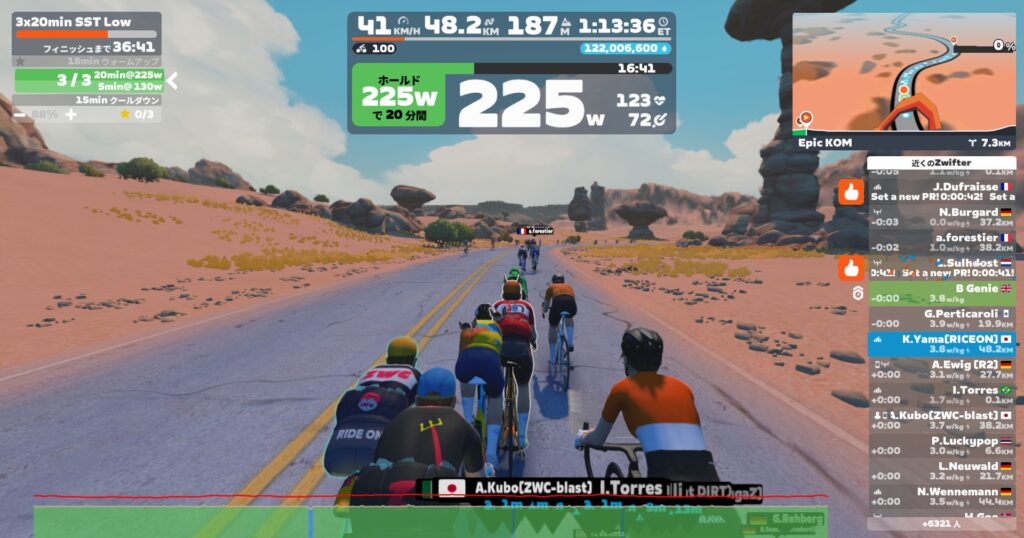Image resolution: width=1024 pixels, height=538 pixels.
Task: Select G.Perticaroli in the rider list
Action: 941,318
